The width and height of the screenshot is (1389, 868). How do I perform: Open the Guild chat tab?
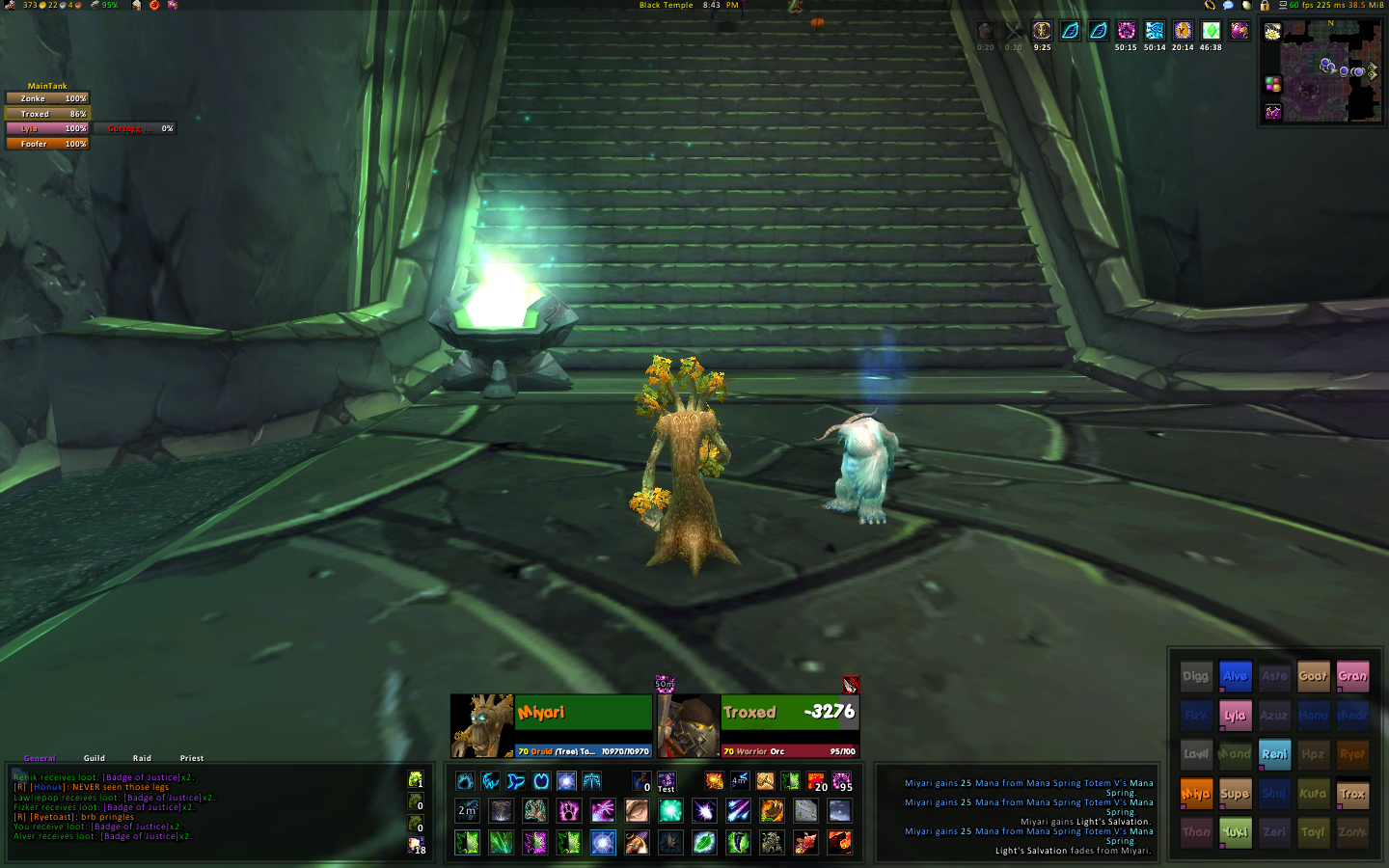tap(95, 758)
